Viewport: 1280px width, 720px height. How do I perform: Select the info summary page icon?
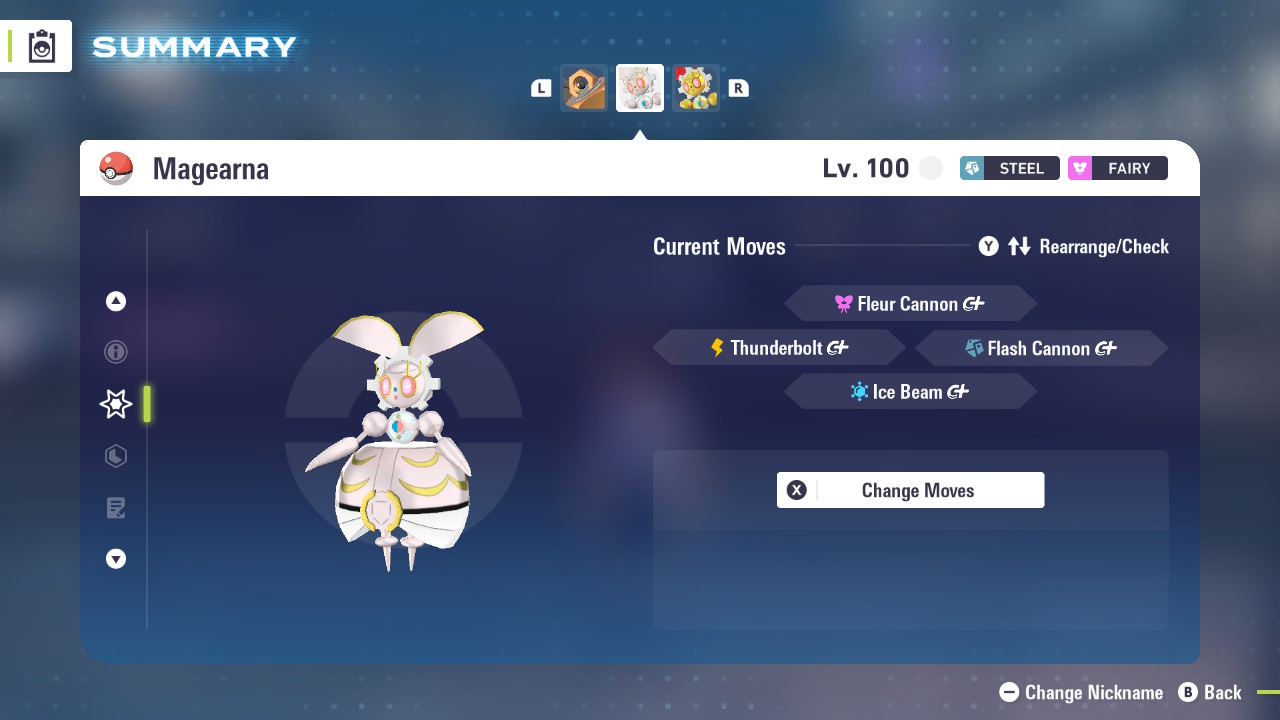pyautogui.click(x=115, y=352)
